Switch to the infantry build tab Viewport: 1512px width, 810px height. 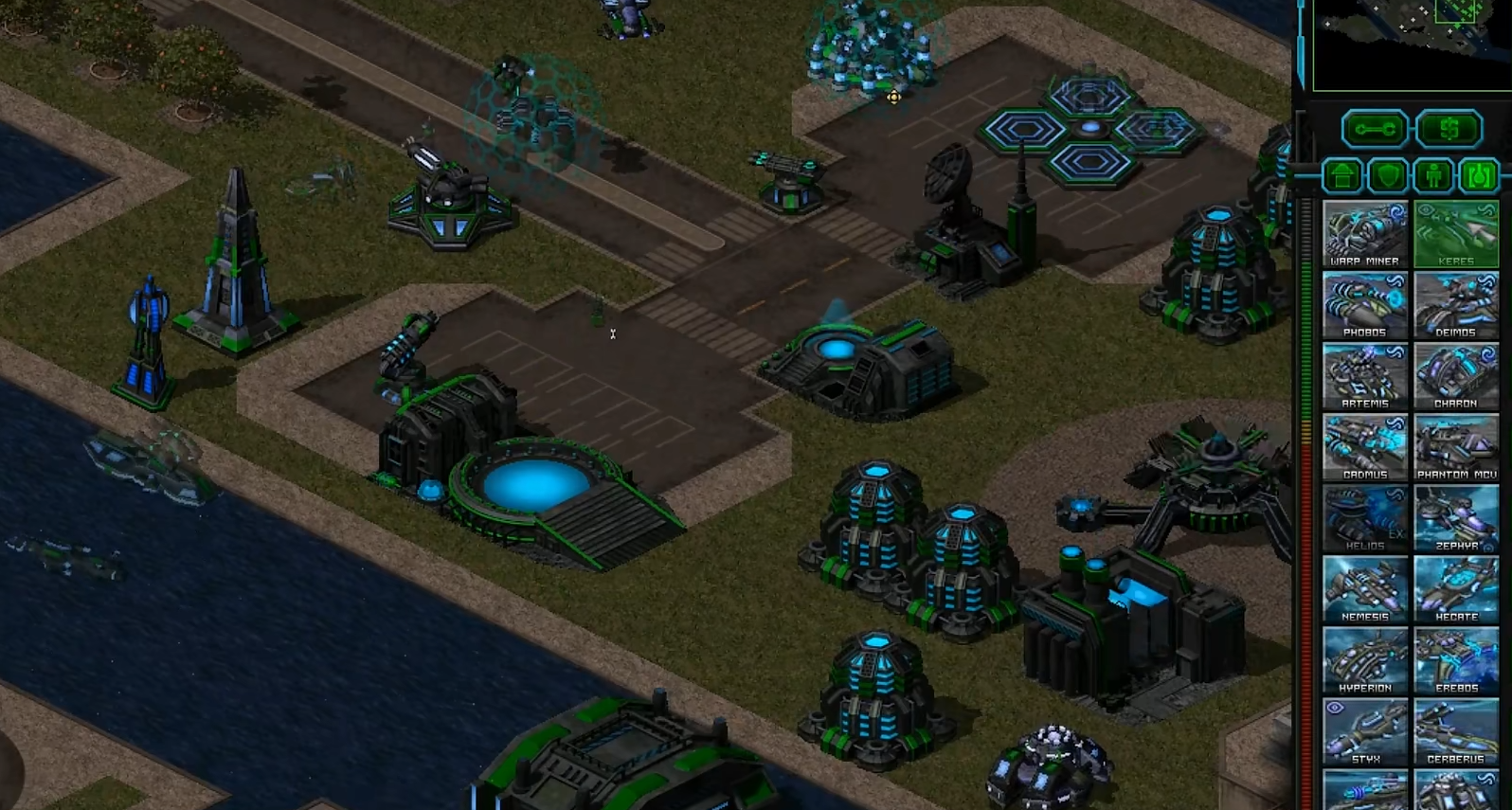point(1433,175)
